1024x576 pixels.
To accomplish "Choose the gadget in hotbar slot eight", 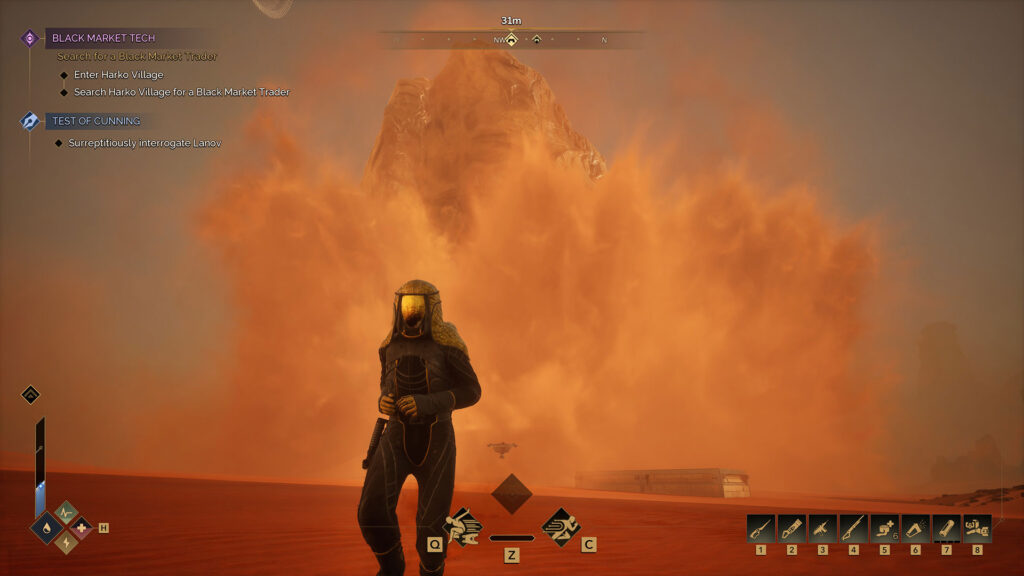I will point(977,528).
